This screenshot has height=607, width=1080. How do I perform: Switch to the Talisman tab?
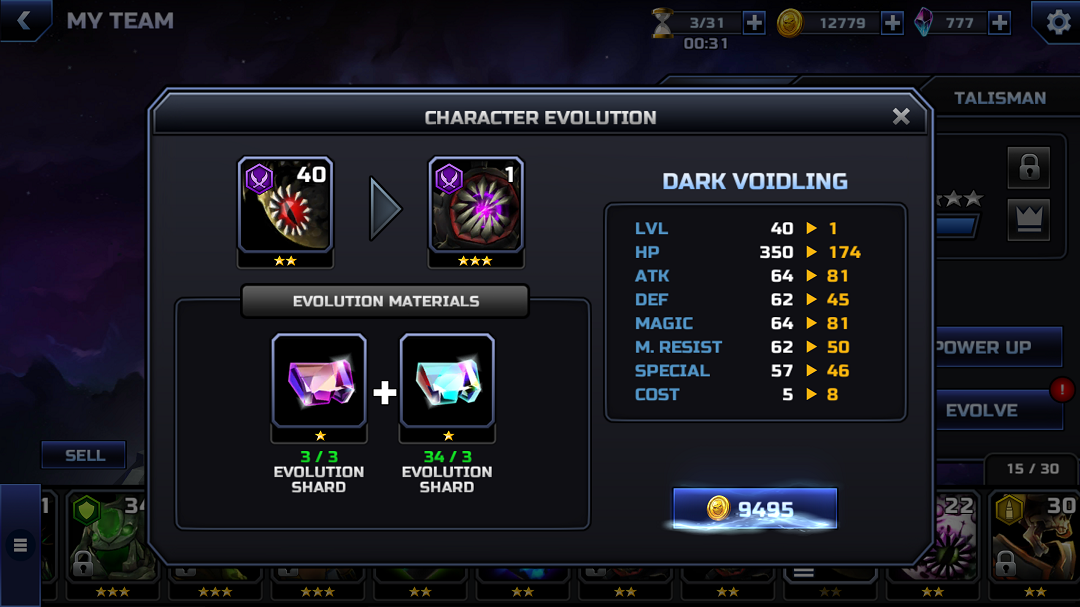(999, 98)
